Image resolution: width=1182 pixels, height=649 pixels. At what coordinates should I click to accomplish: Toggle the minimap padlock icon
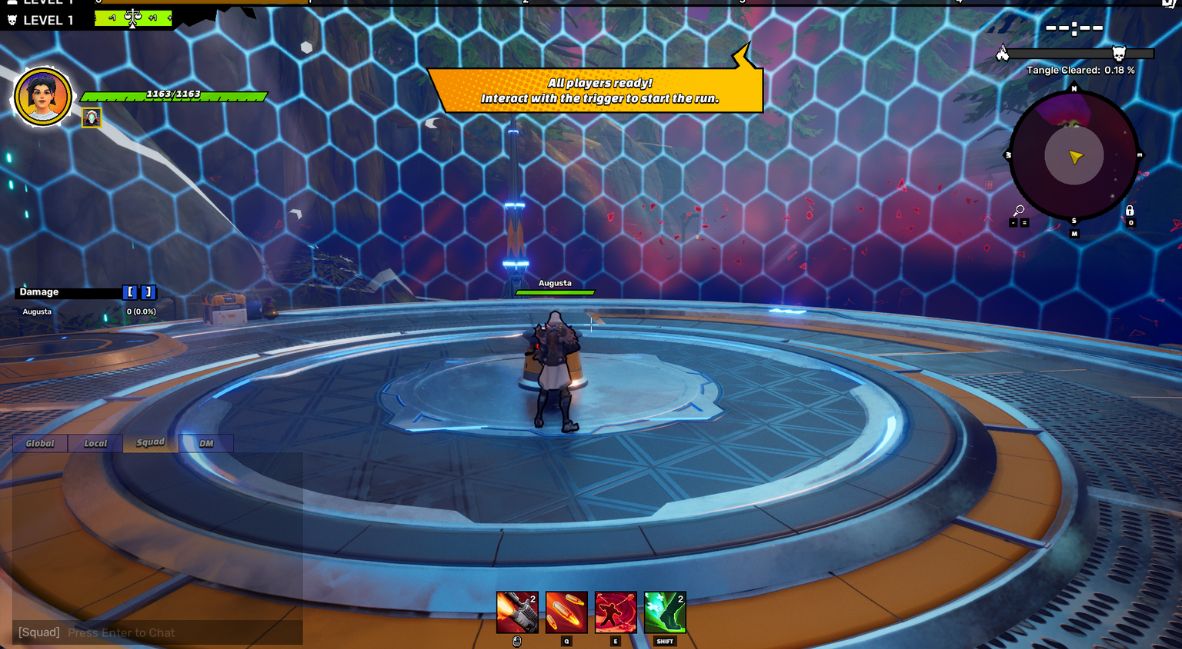point(1129,211)
